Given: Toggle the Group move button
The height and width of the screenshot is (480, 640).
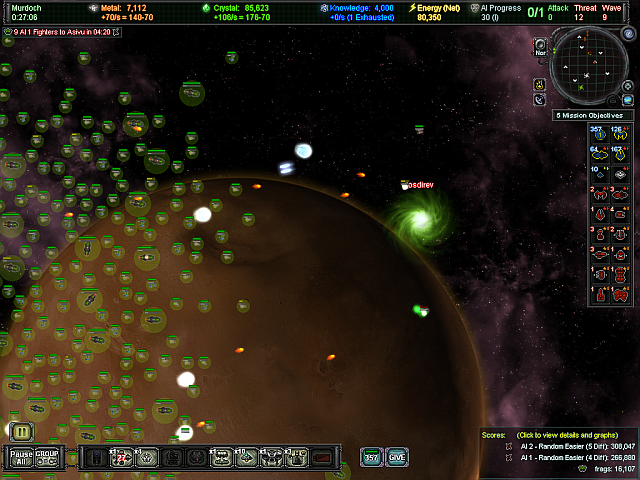Looking at the screenshot, I should [x=48, y=457].
